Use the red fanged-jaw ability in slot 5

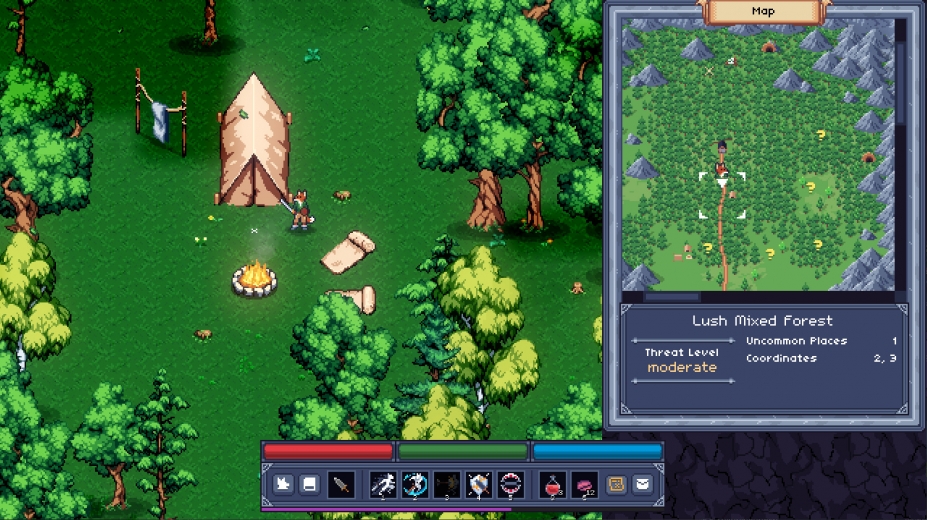[511, 485]
